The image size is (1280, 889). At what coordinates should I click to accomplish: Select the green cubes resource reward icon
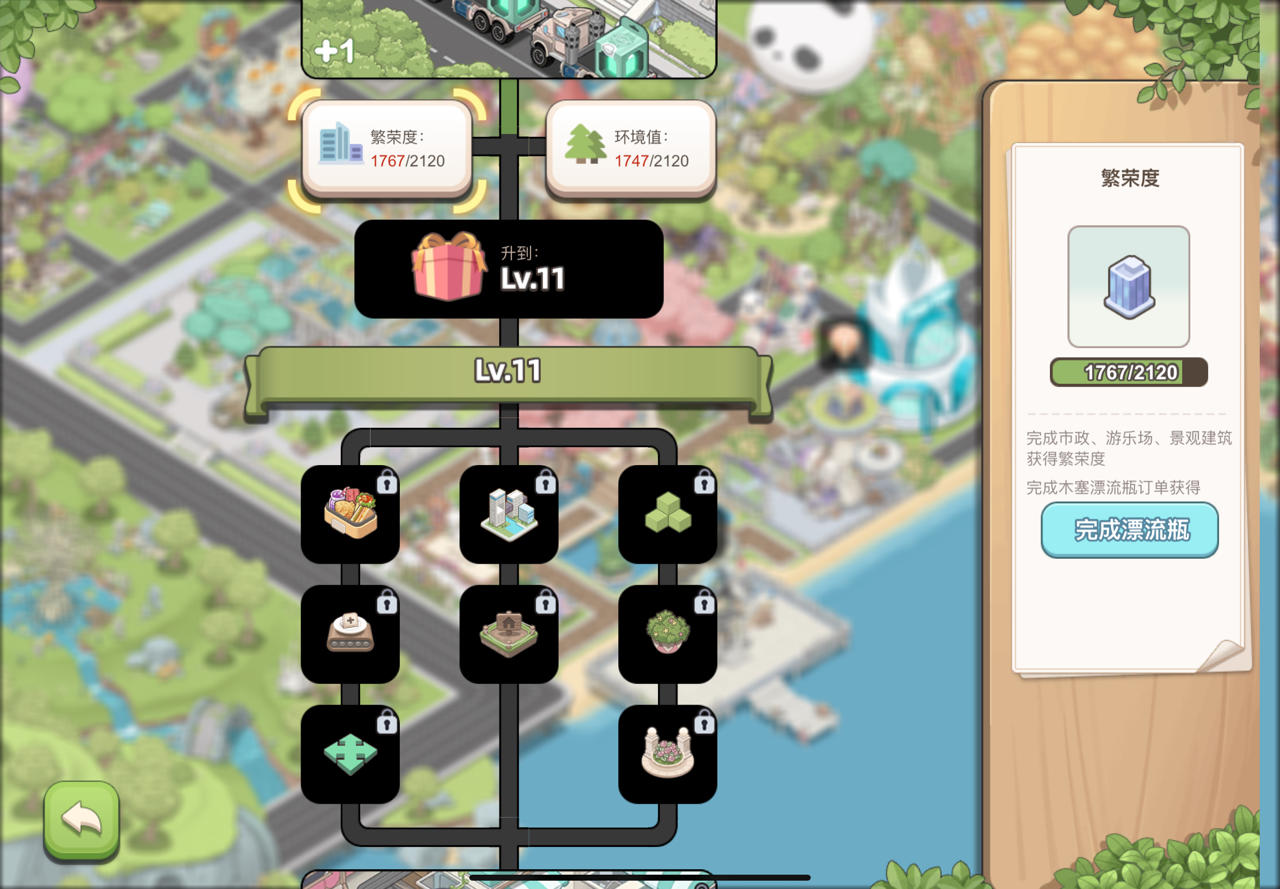667,515
